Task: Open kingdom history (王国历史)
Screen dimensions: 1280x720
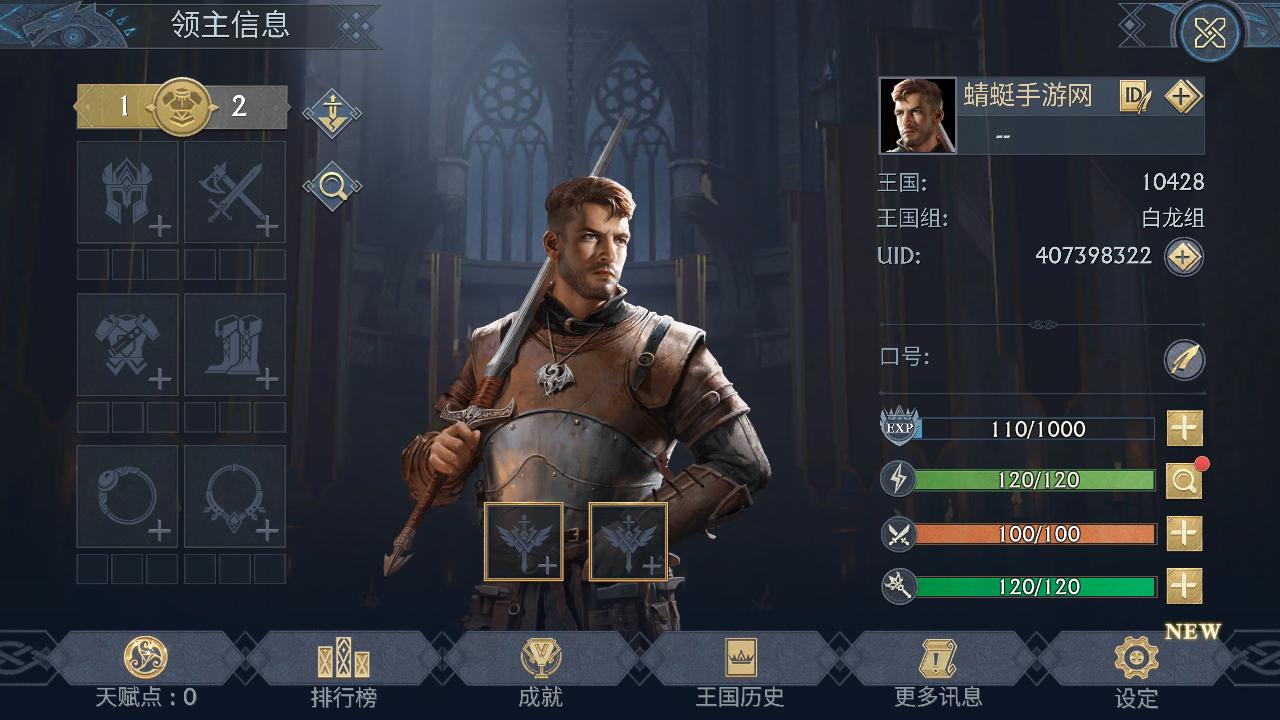Action: [x=740, y=670]
